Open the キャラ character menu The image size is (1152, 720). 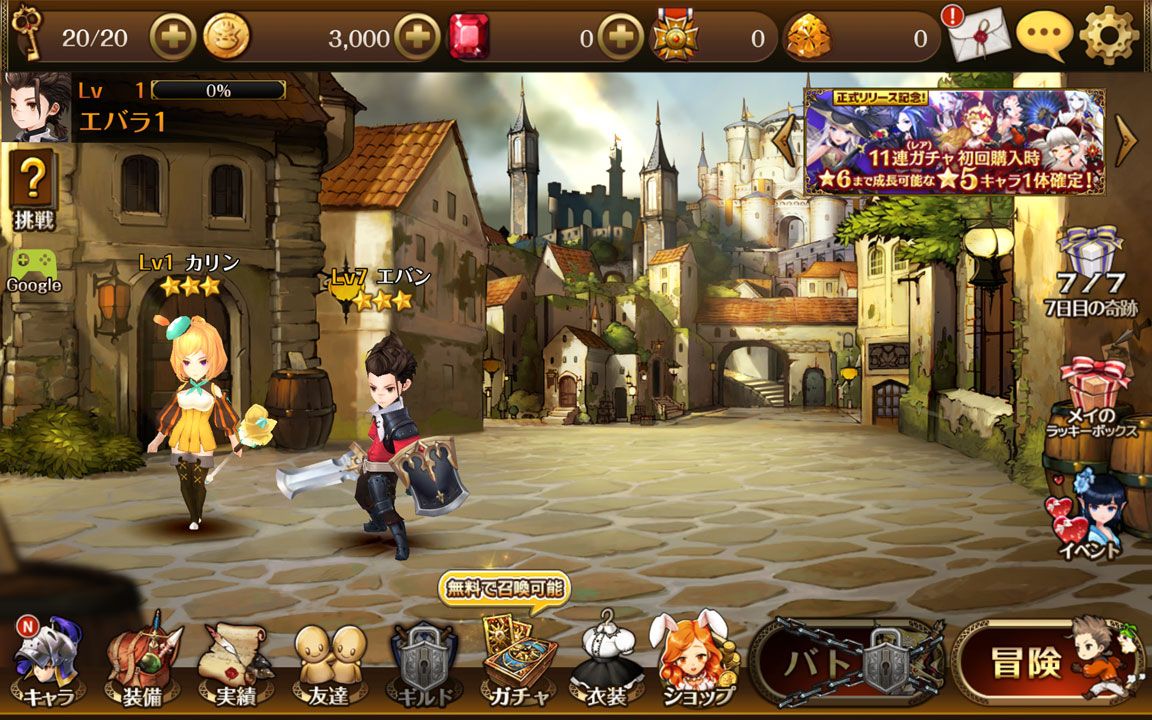pyautogui.click(x=48, y=662)
